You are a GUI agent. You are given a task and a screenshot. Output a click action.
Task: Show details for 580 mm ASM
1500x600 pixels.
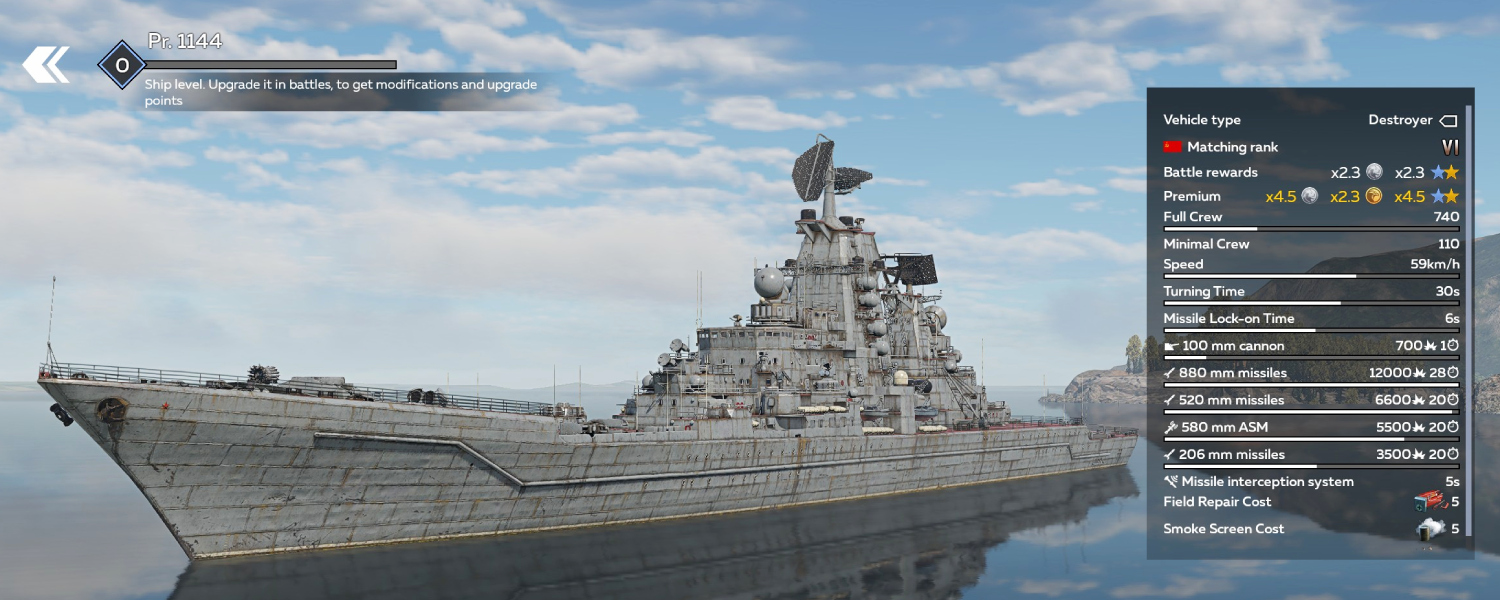click(1310, 427)
